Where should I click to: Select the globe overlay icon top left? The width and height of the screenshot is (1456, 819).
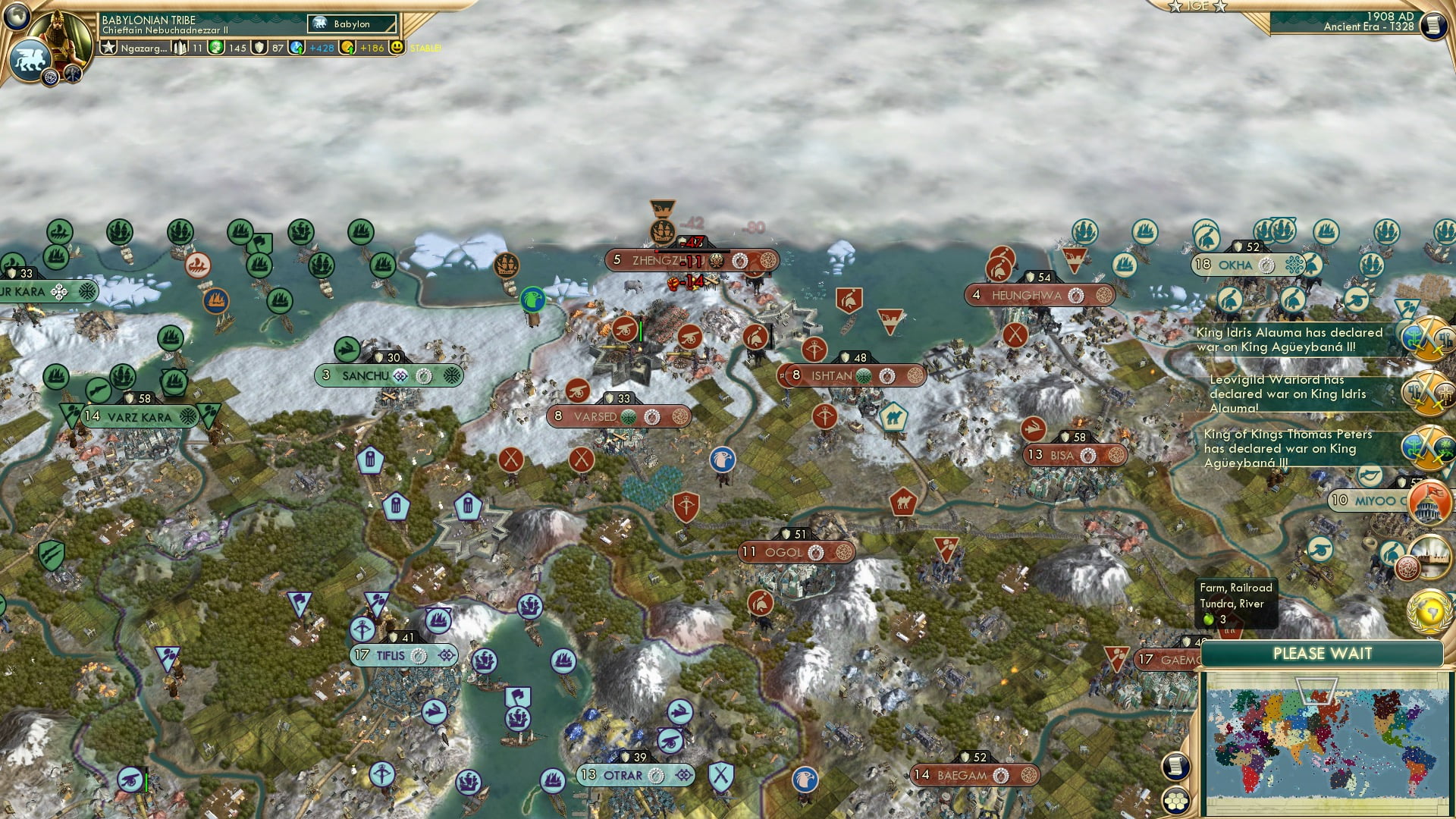coord(16,17)
